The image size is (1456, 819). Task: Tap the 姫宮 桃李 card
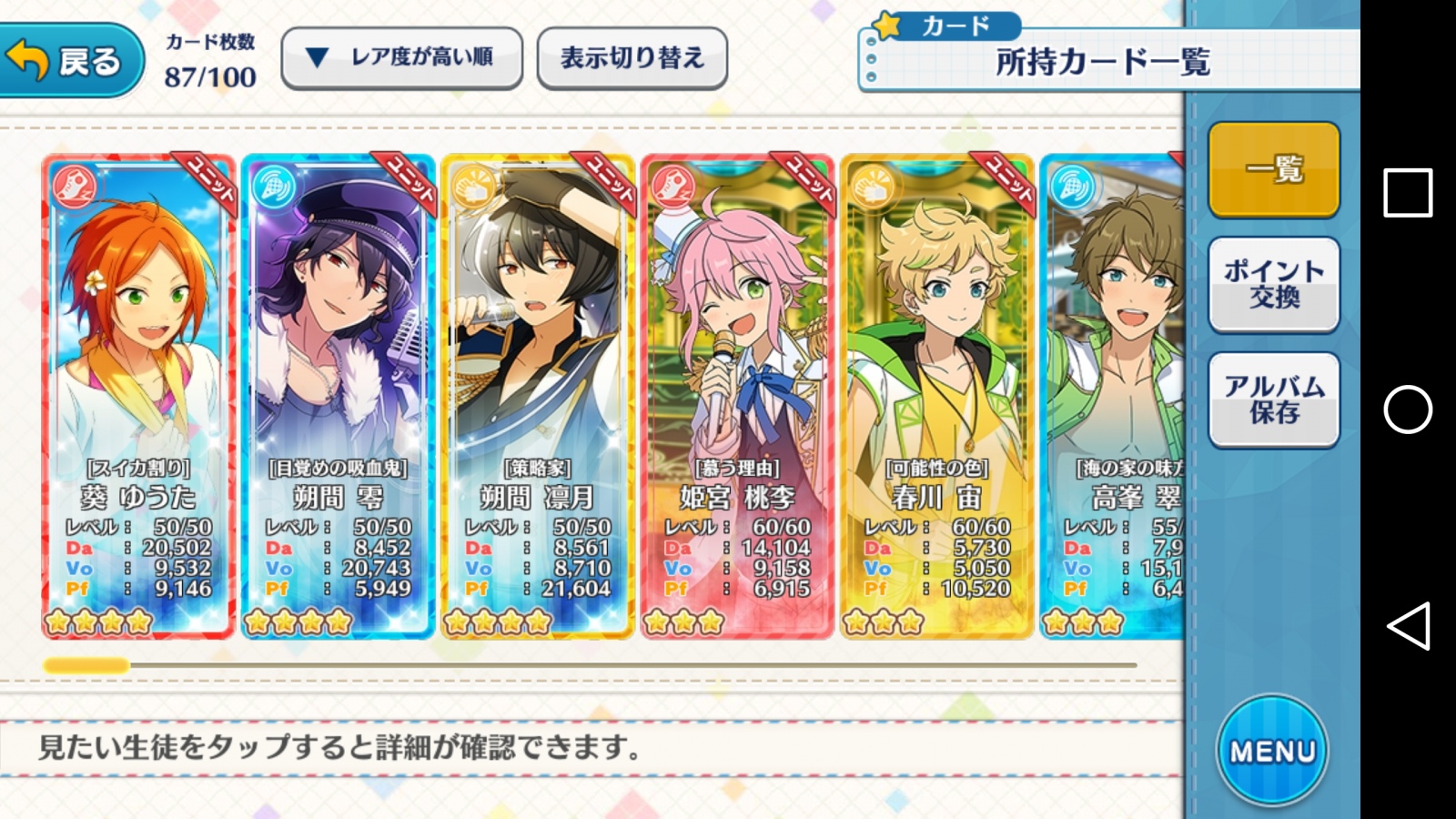(x=737, y=396)
